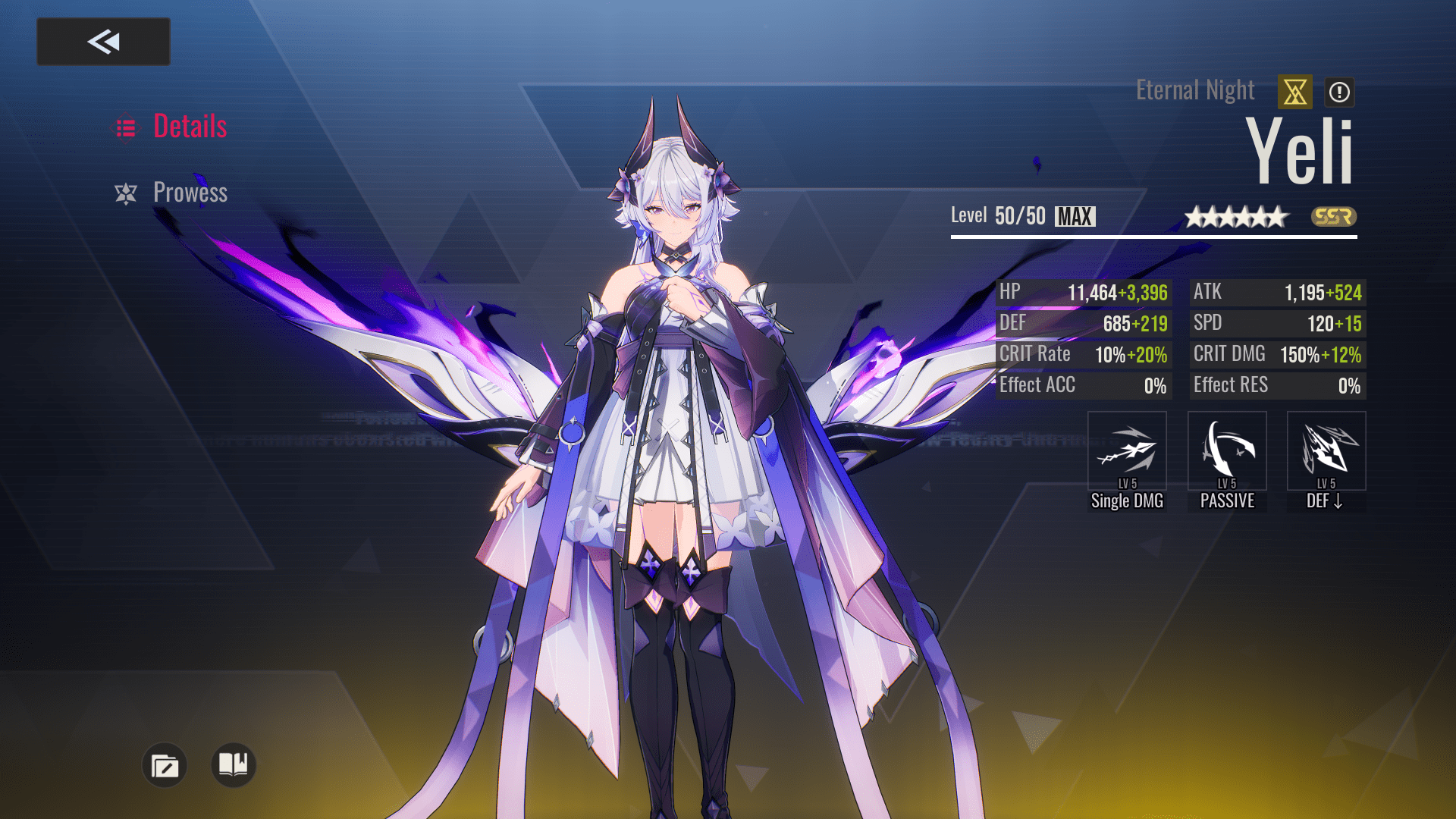This screenshot has width=1456, height=819.
Task: Open the exclamation info icon near character title
Action: click(x=1338, y=91)
